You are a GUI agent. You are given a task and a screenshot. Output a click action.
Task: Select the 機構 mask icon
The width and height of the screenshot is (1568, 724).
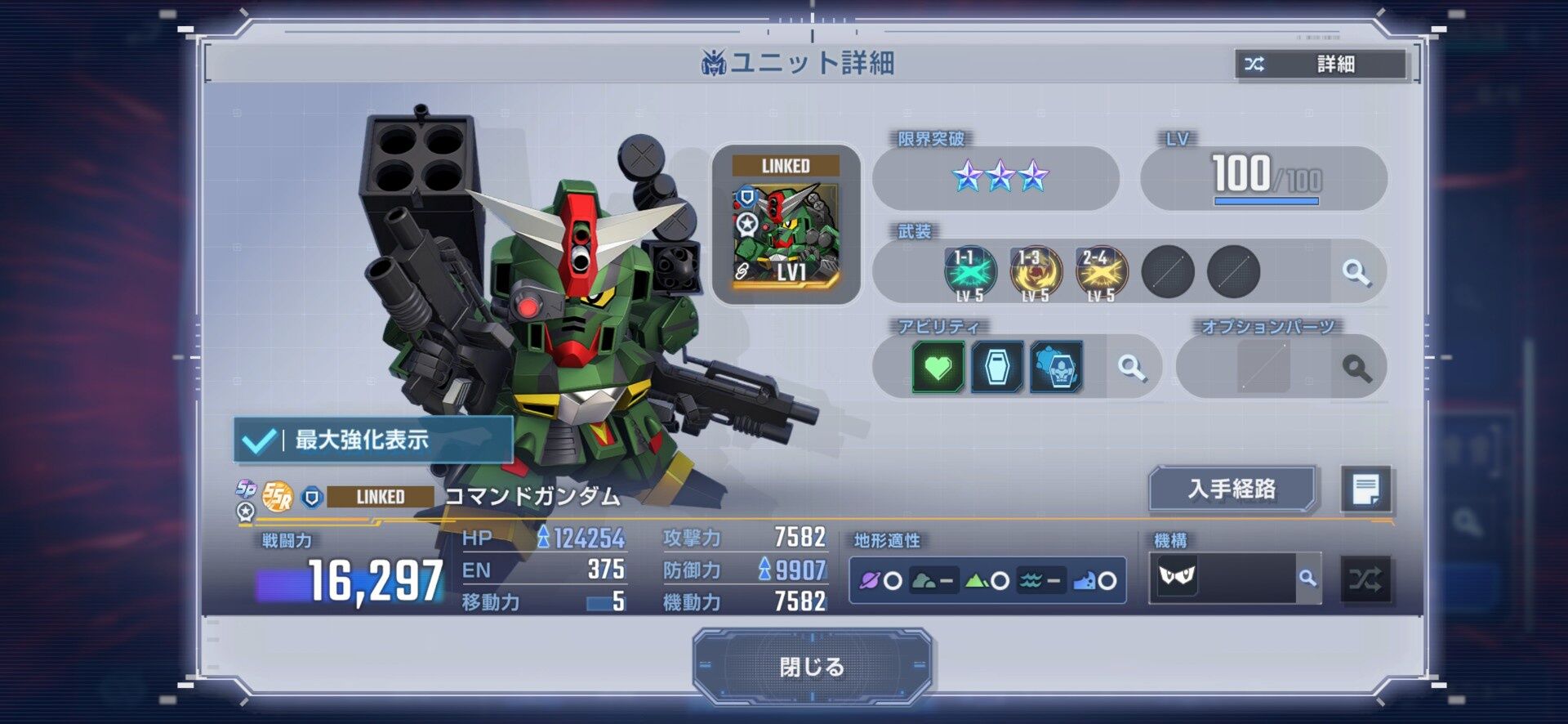pyautogui.click(x=1177, y=577)
